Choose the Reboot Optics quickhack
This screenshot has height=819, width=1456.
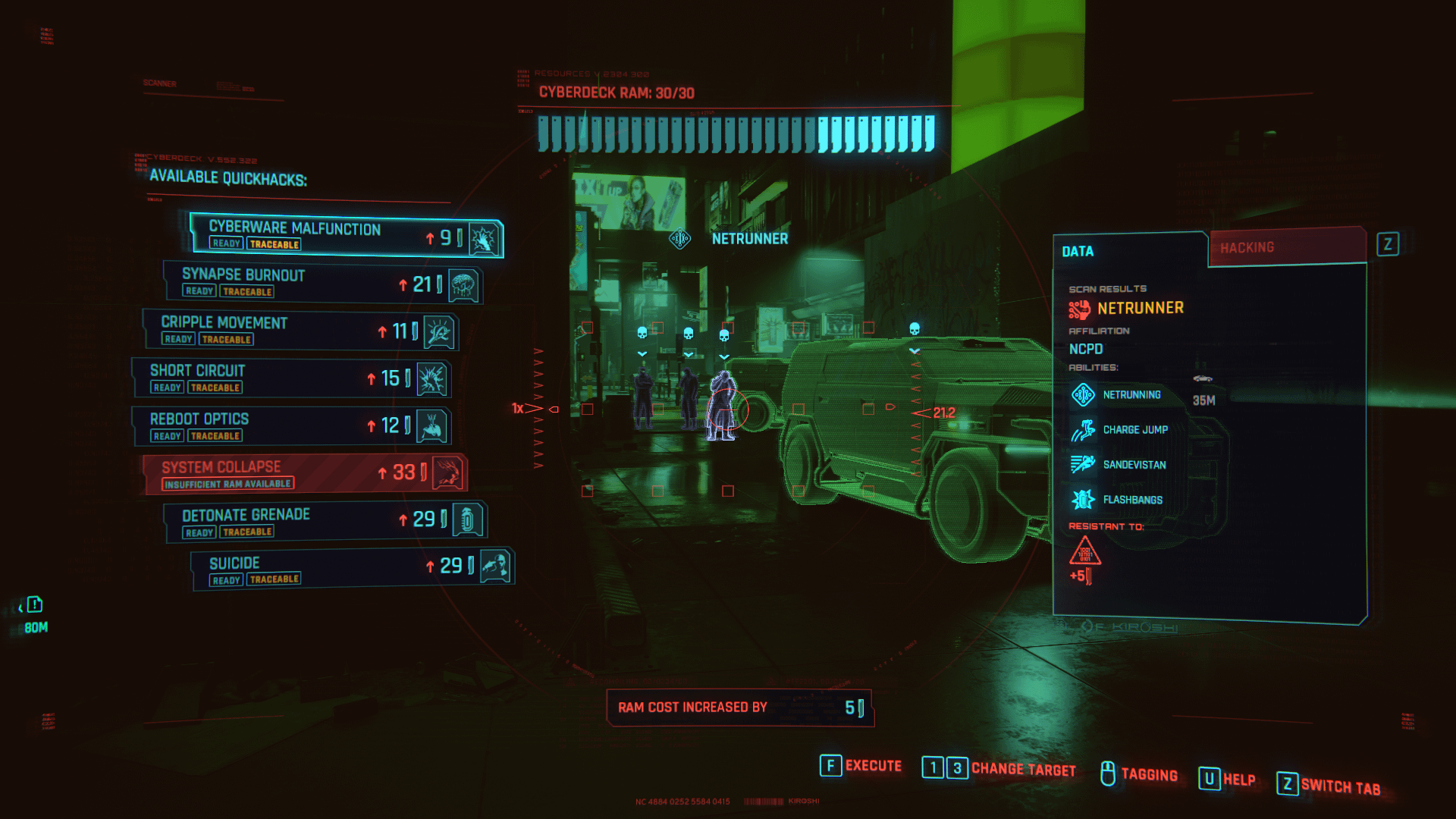point(290,426)
